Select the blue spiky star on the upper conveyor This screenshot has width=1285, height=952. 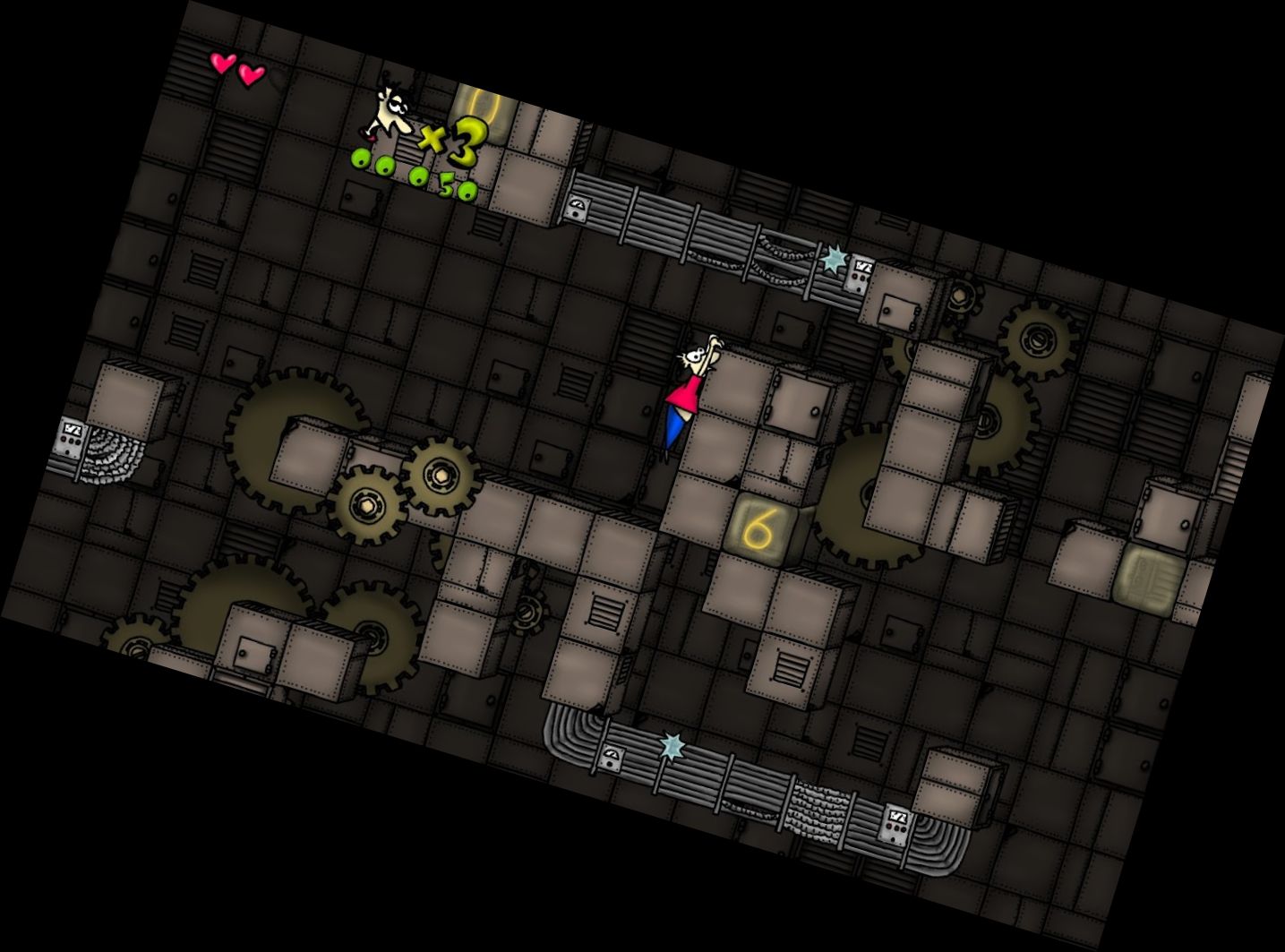[833, 258]
